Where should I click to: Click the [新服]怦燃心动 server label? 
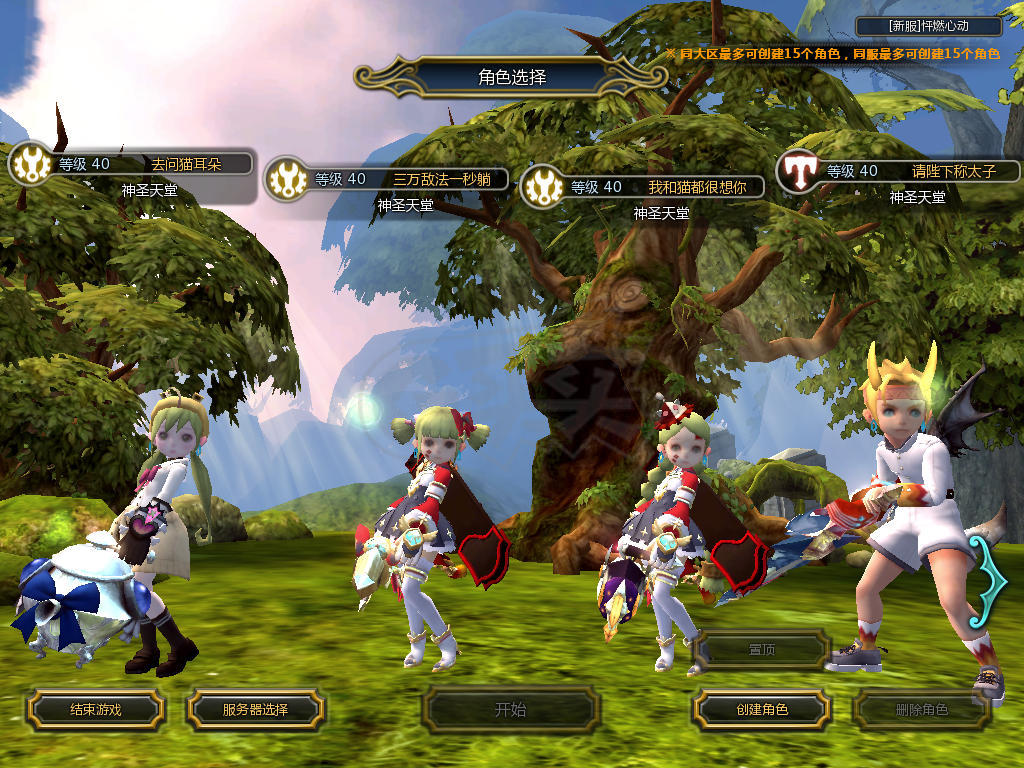pos(929,26)
